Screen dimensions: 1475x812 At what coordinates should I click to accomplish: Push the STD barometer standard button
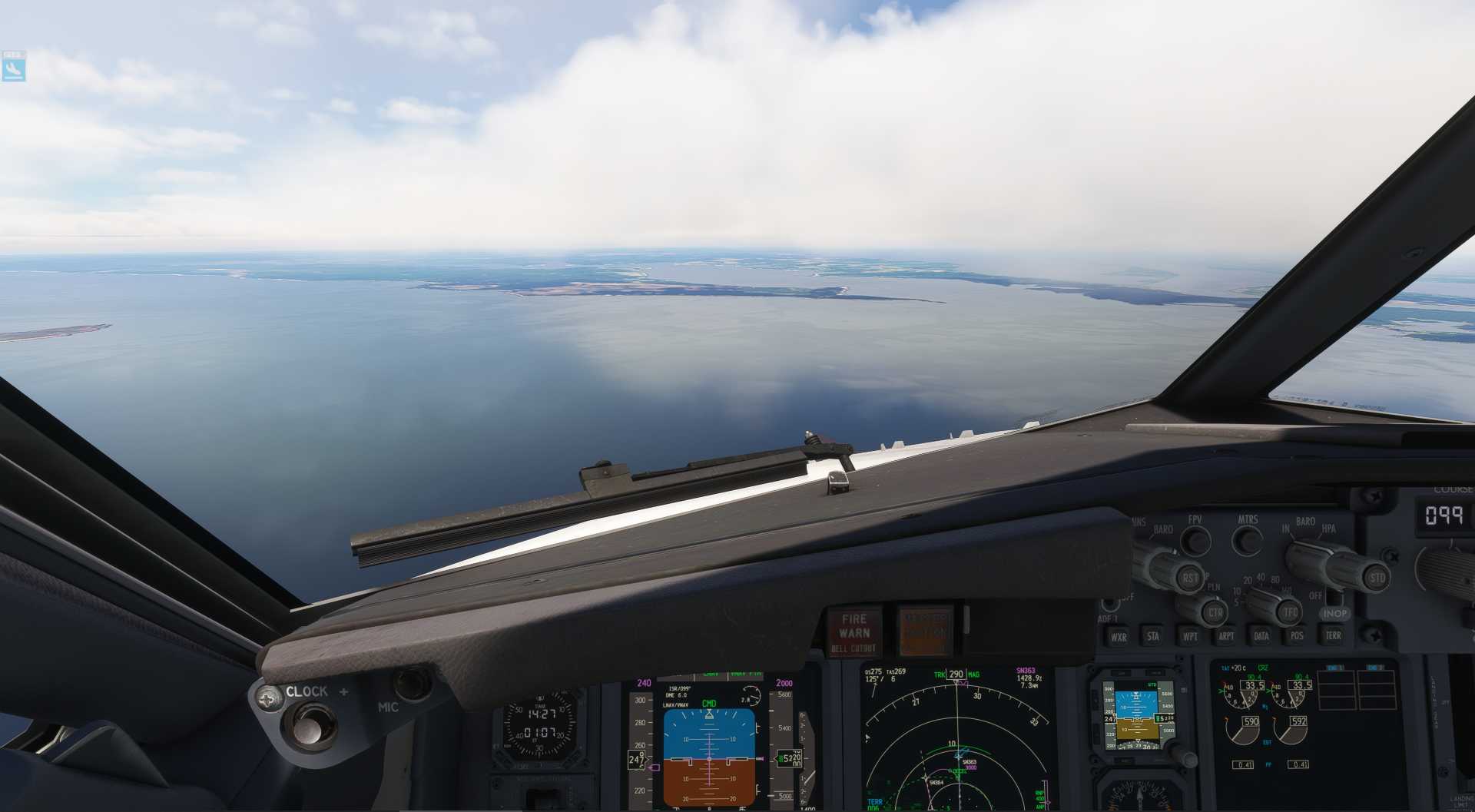[1377, 578]
